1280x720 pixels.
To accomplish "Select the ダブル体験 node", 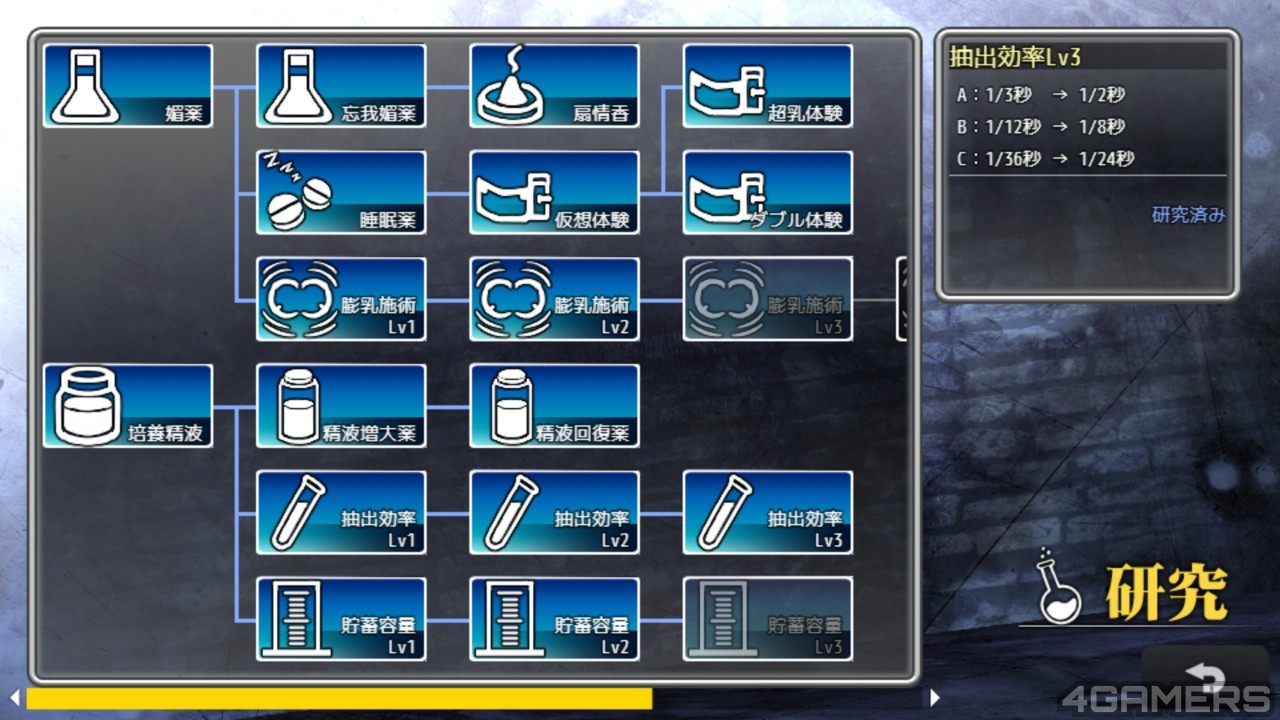I will [x=767, y=193].
